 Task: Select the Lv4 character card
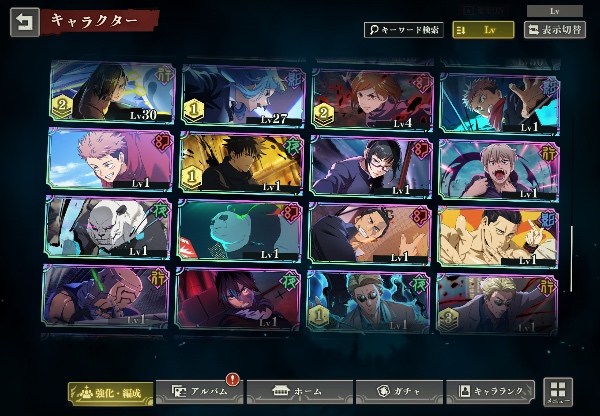point(373,95)
